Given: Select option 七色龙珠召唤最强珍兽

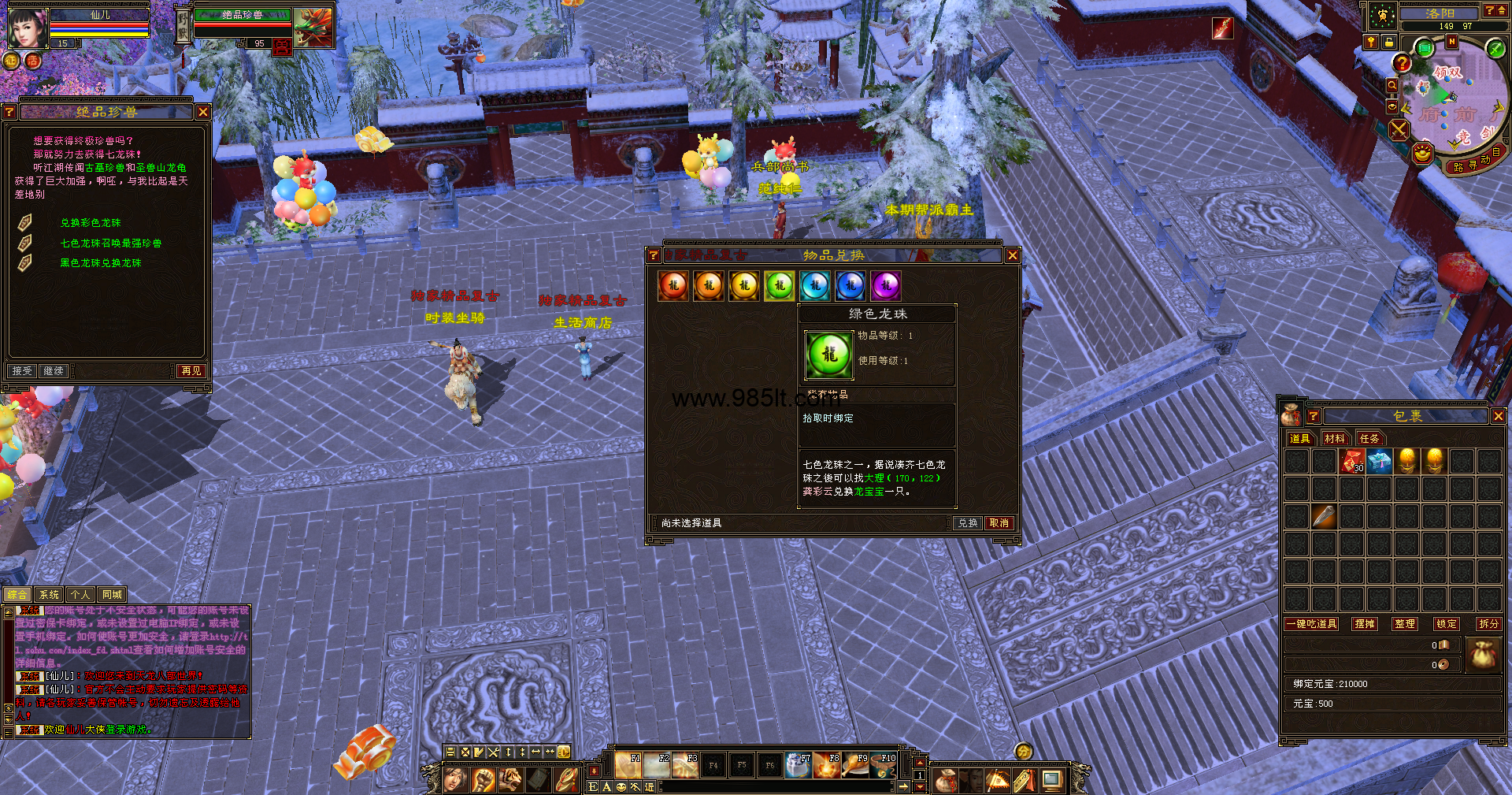Looking at the screenshot, I should [111, 243].
